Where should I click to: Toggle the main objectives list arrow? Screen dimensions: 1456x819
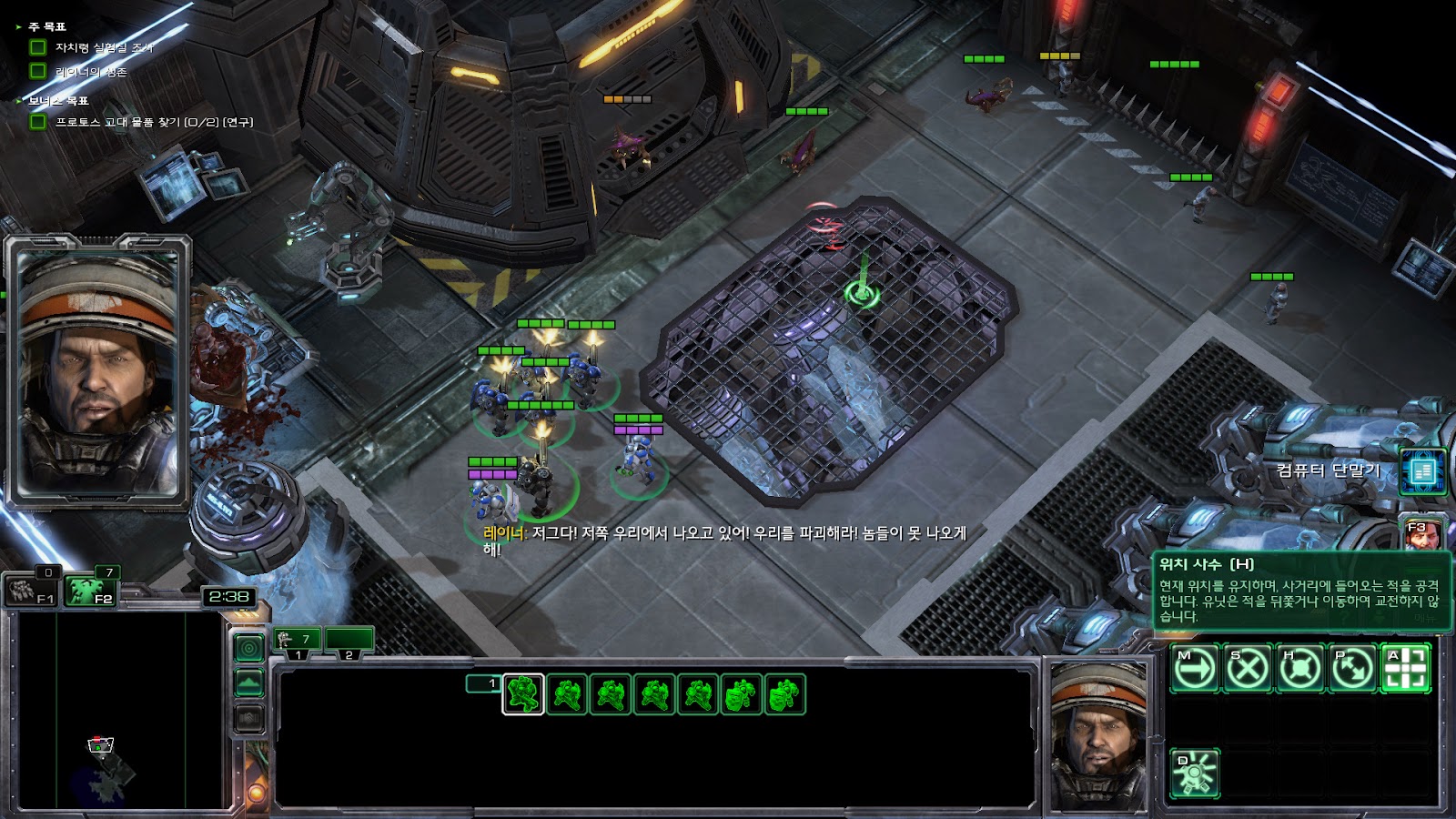[19, 27]
